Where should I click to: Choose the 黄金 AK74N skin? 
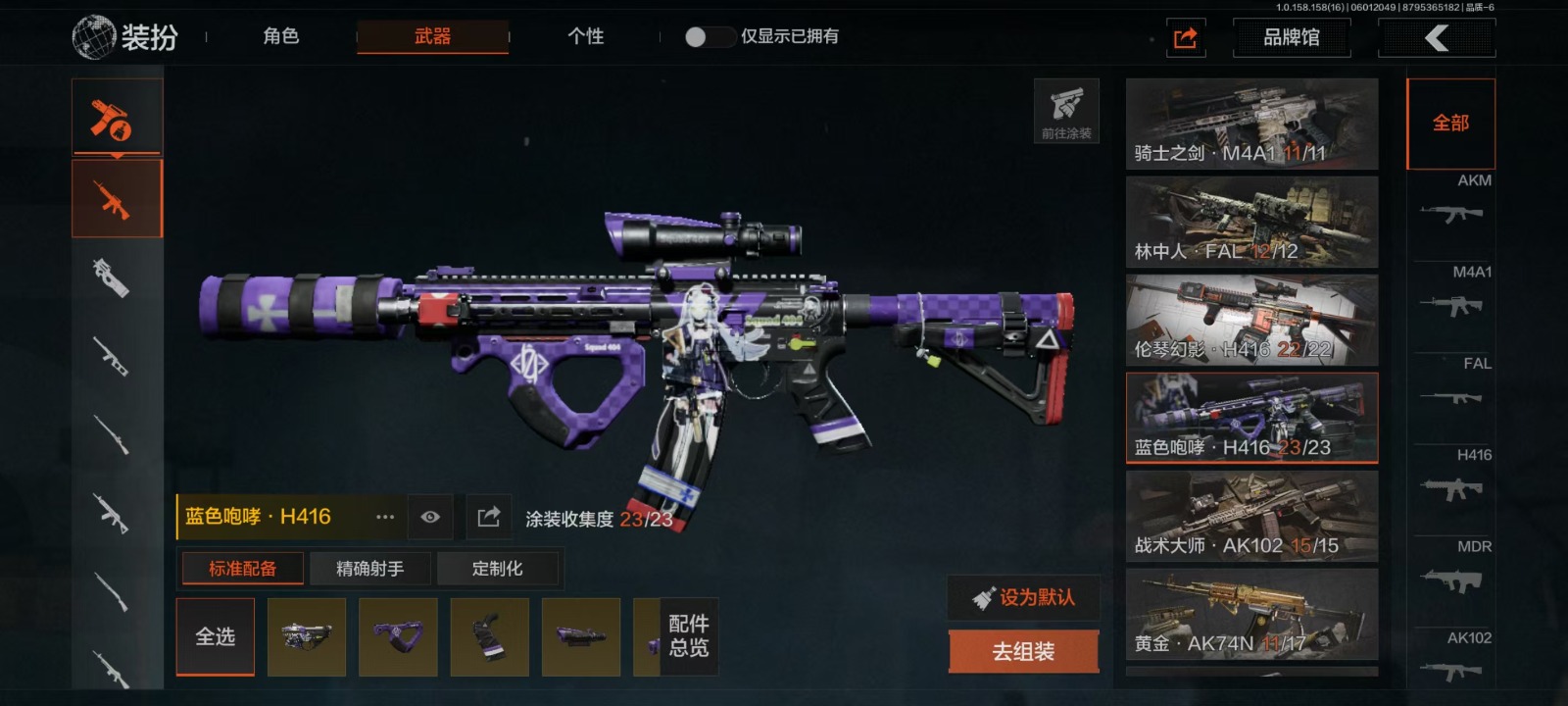pos(1251,614)
